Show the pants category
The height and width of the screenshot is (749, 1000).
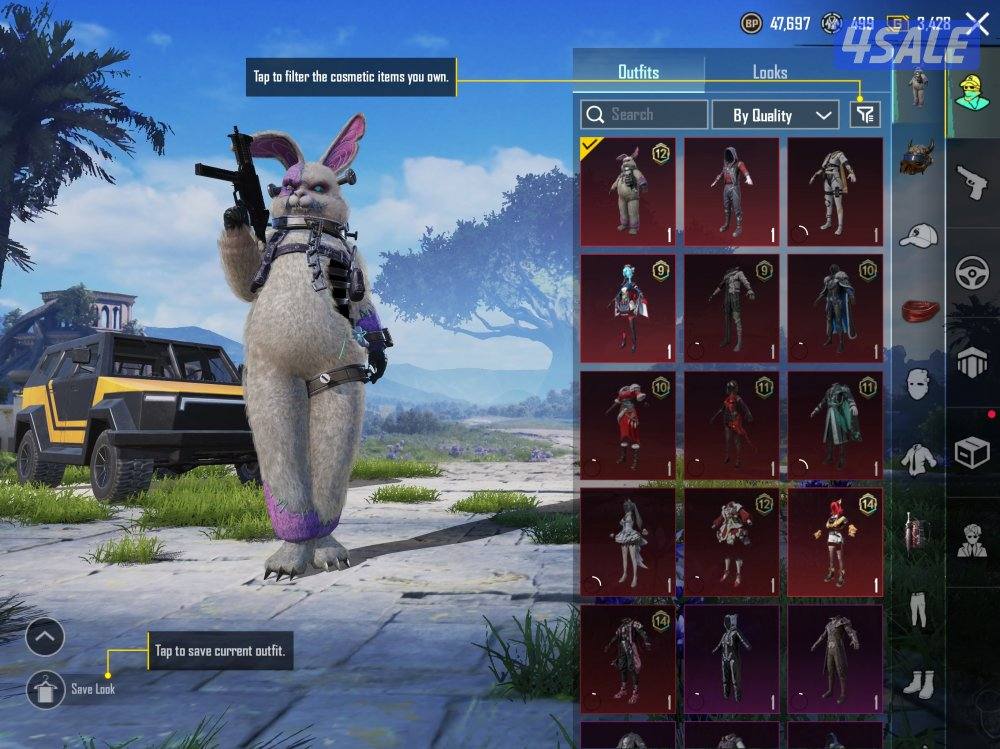click(x=917, y=608)
